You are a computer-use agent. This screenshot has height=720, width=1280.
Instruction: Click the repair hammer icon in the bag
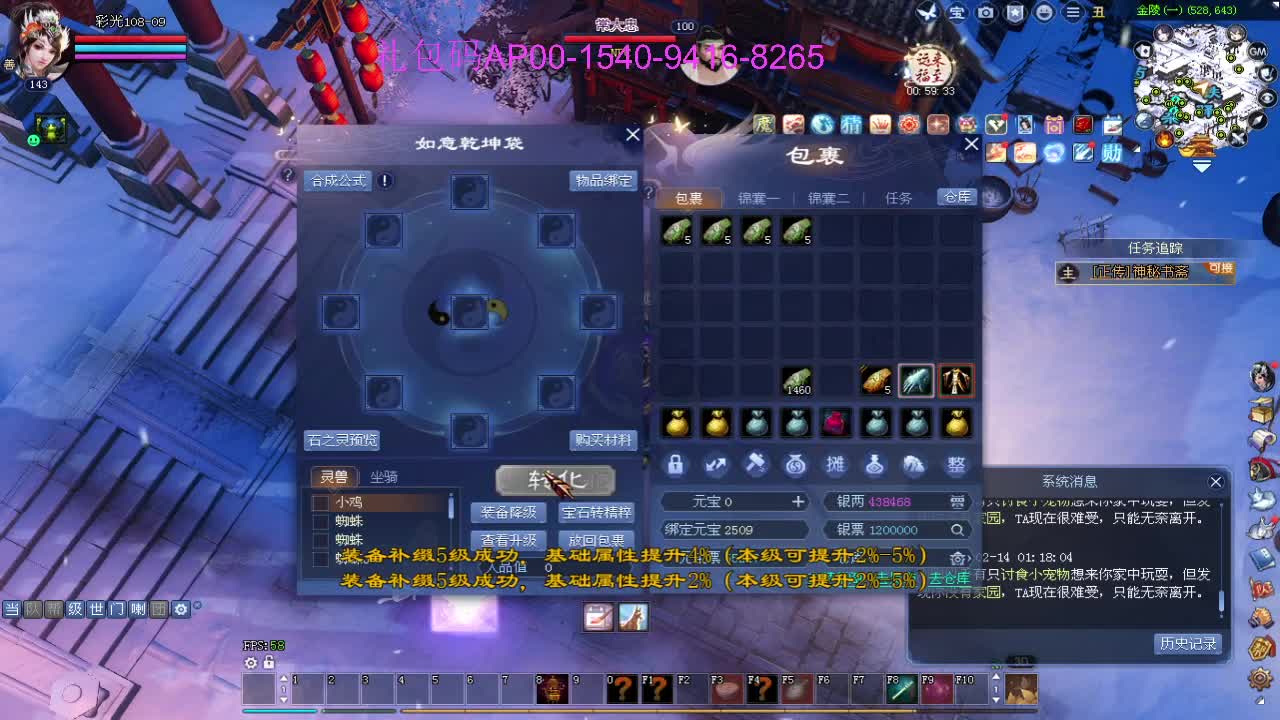(x=756, y=464)
